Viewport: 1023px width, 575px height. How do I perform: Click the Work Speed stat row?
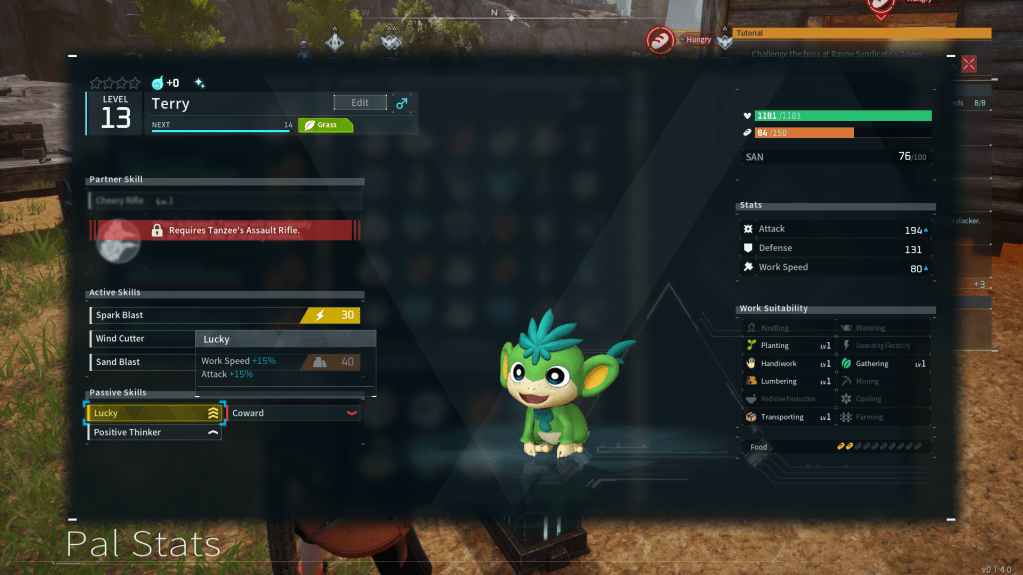tap(836, 268)
